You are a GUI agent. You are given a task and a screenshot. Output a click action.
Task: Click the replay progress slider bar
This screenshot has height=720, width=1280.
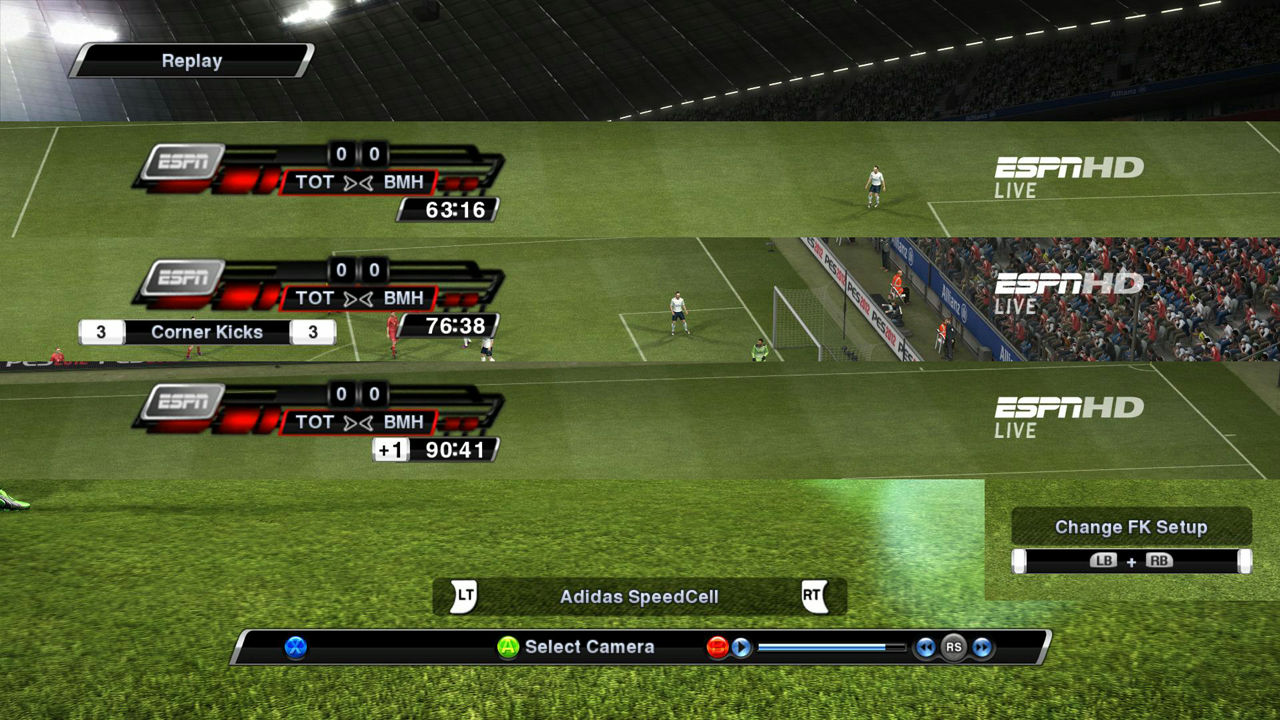click(x=830, y=646)
